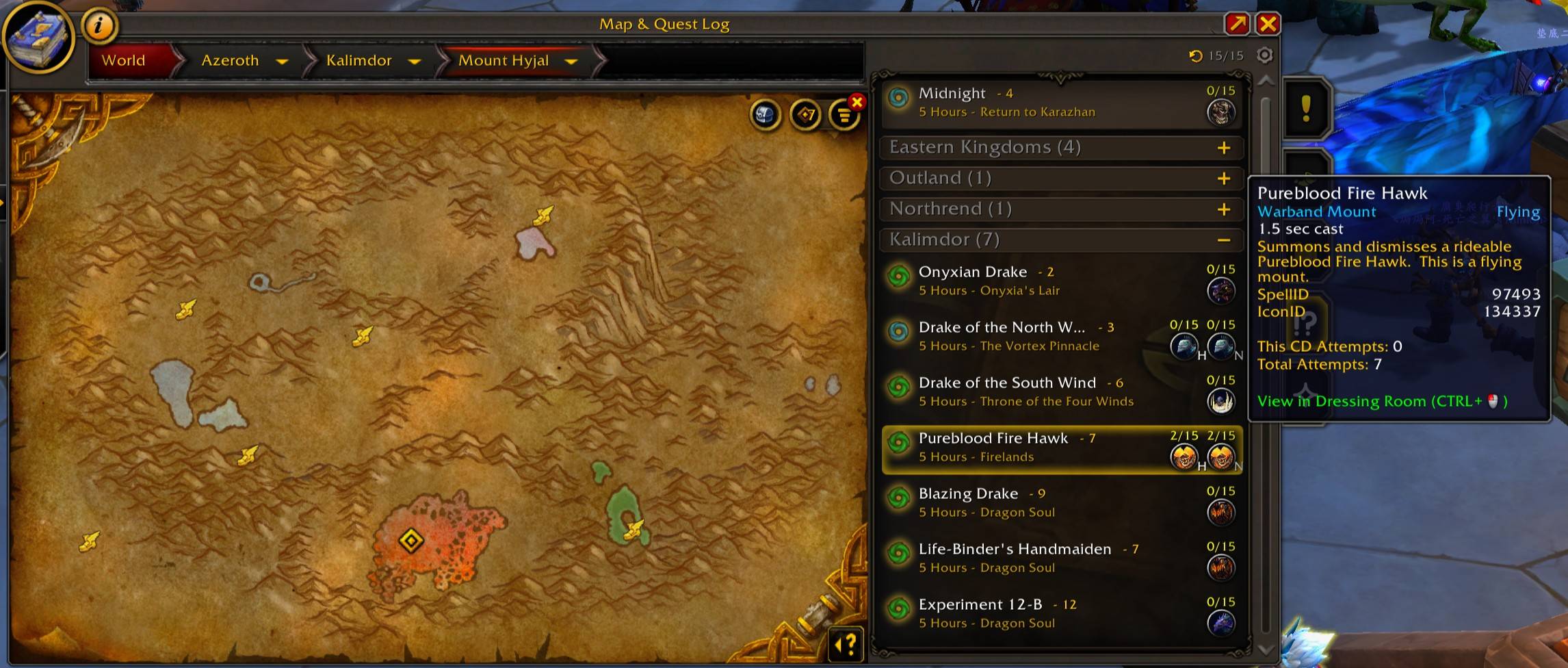The image size is (1568, 668).
Task: Switch to the Azeroth breadcrumb tab
Action: point(231,60)
